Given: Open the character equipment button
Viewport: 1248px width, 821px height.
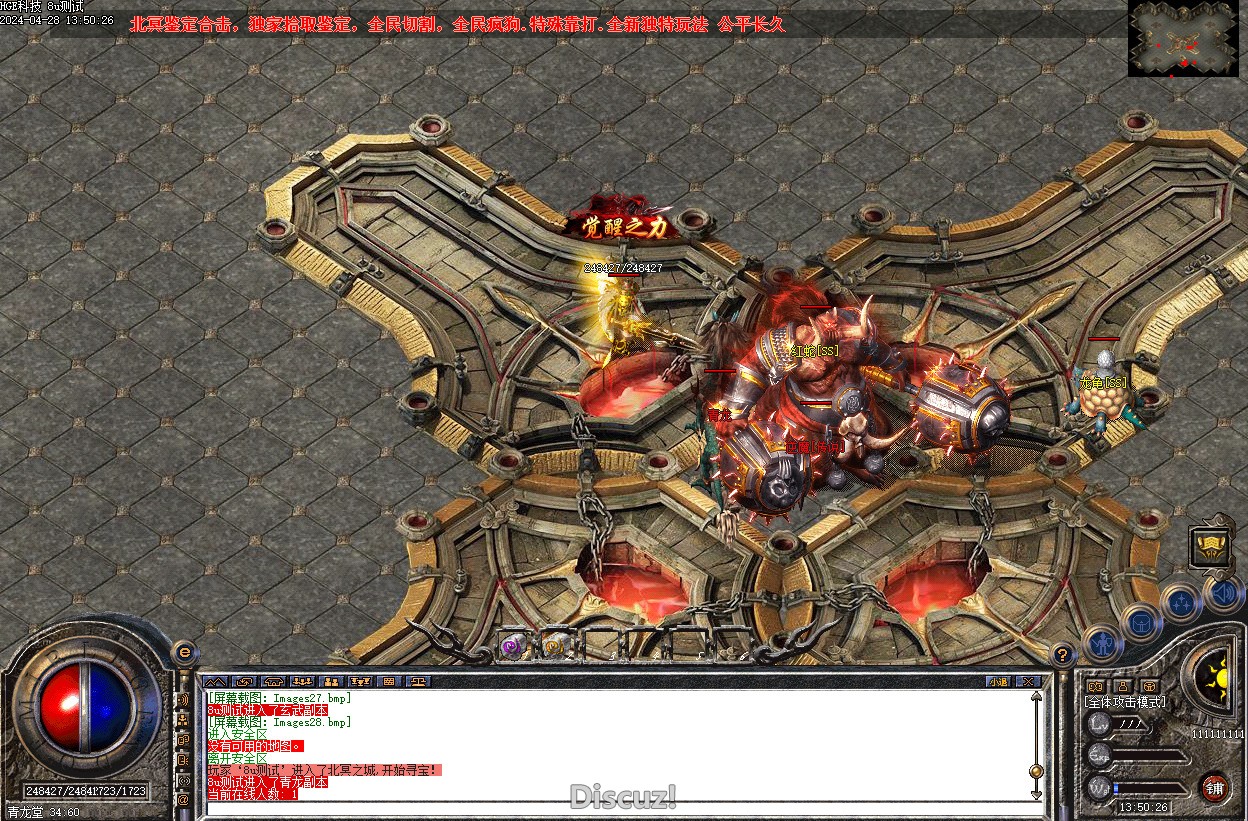Looking at the screenshot, I should [1102, 644].
